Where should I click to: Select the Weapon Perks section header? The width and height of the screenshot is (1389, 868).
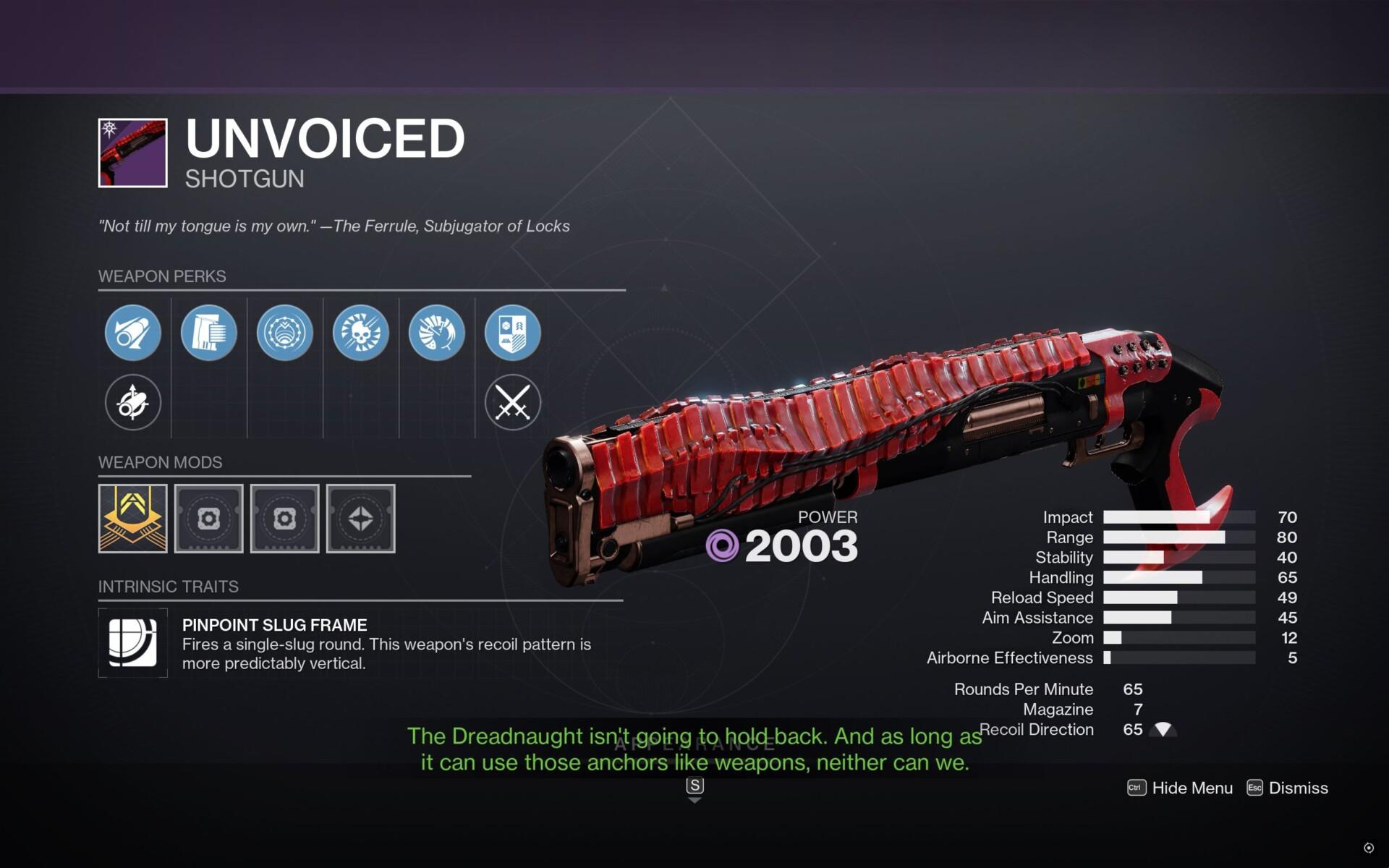[162, 276]
